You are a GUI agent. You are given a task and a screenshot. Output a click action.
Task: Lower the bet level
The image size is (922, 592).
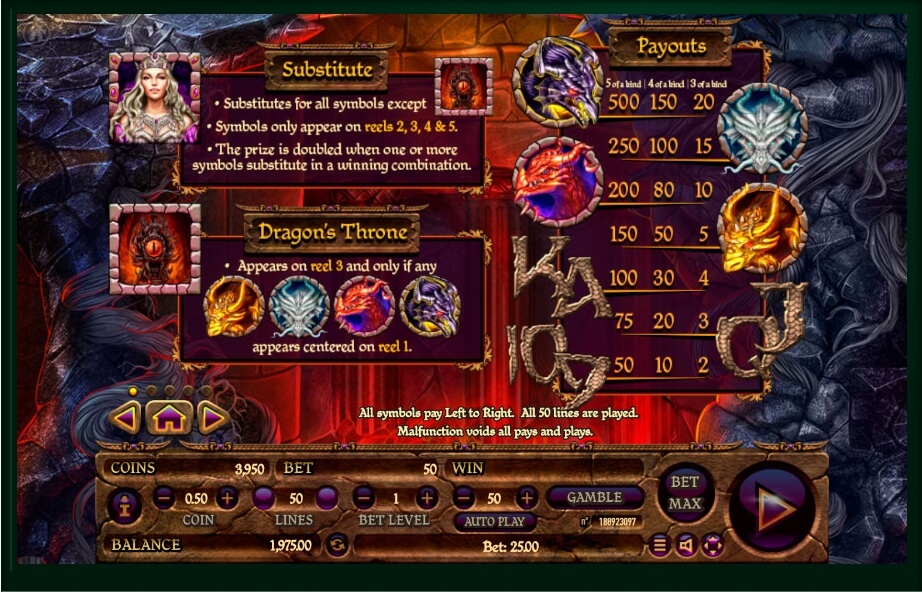(x=364, y=497)
